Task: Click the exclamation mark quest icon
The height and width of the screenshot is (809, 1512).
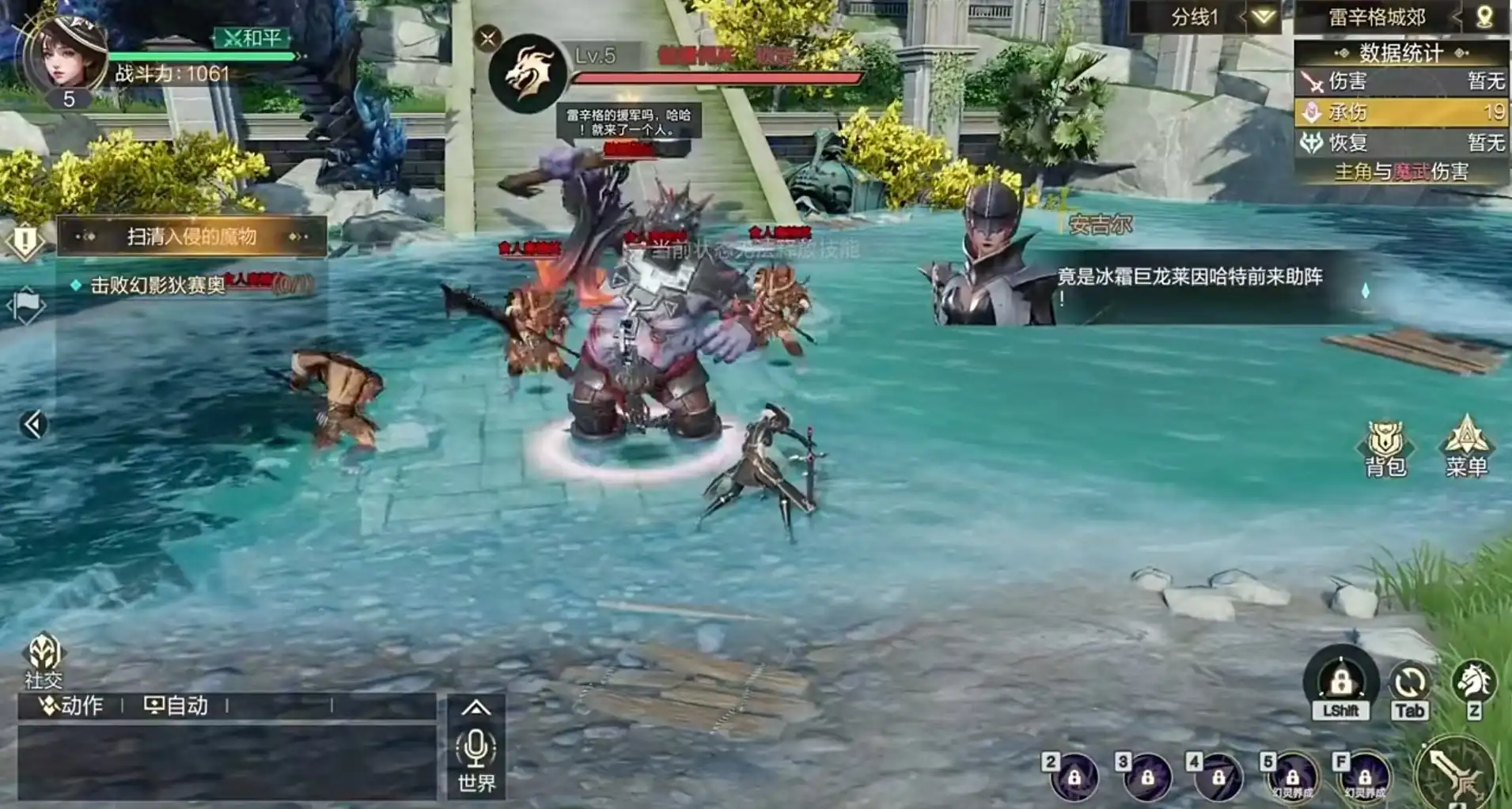Action: (x=25, y=240)
